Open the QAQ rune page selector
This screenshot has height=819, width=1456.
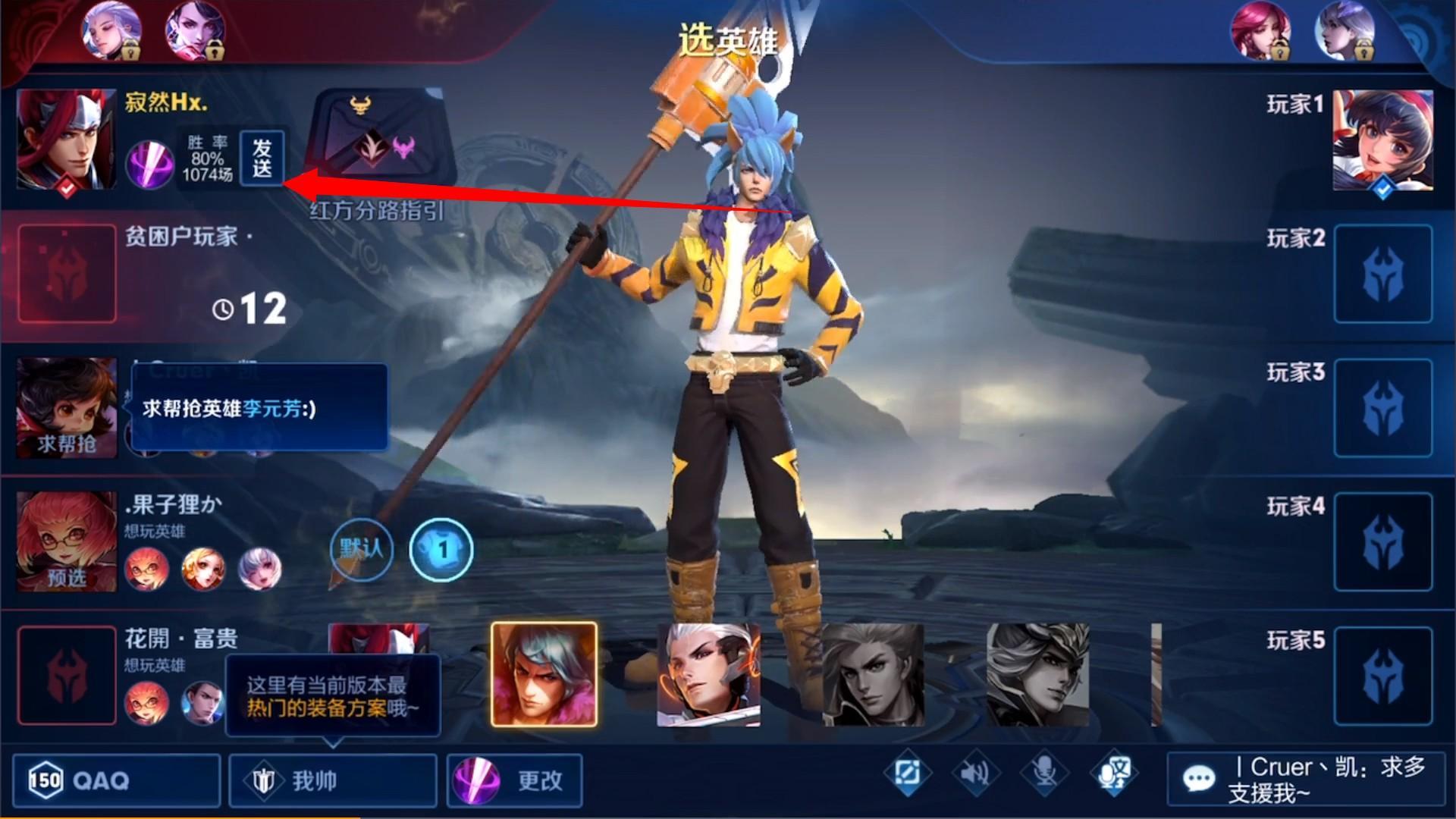116,780
